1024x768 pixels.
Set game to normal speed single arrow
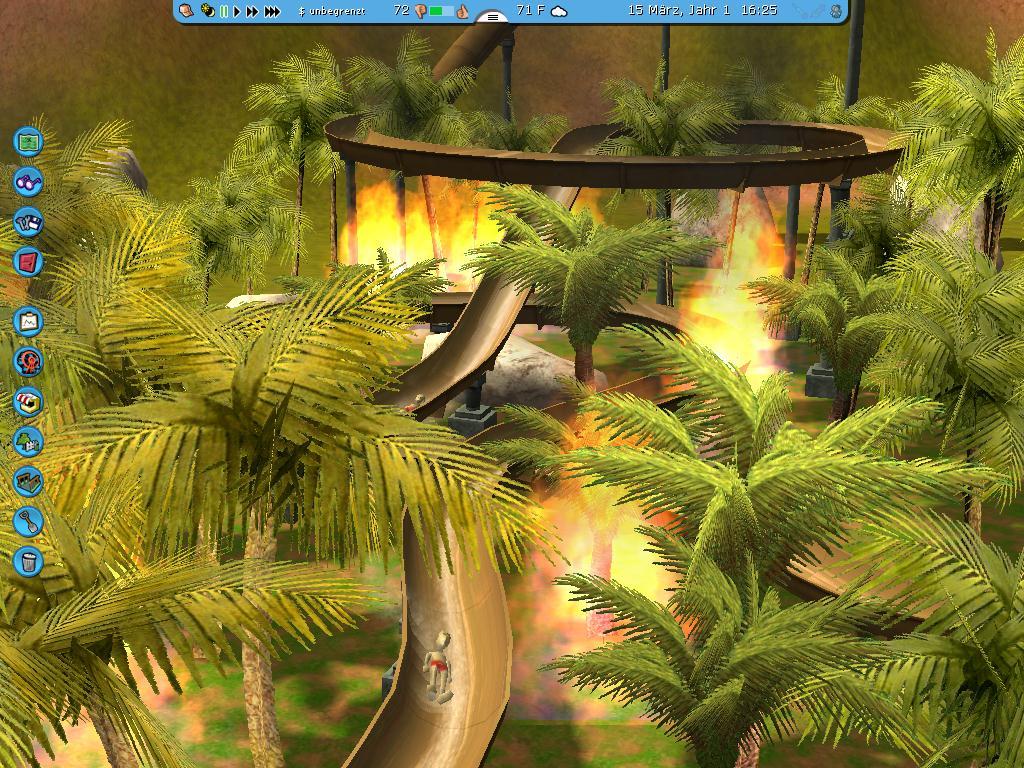coord(238,11)
